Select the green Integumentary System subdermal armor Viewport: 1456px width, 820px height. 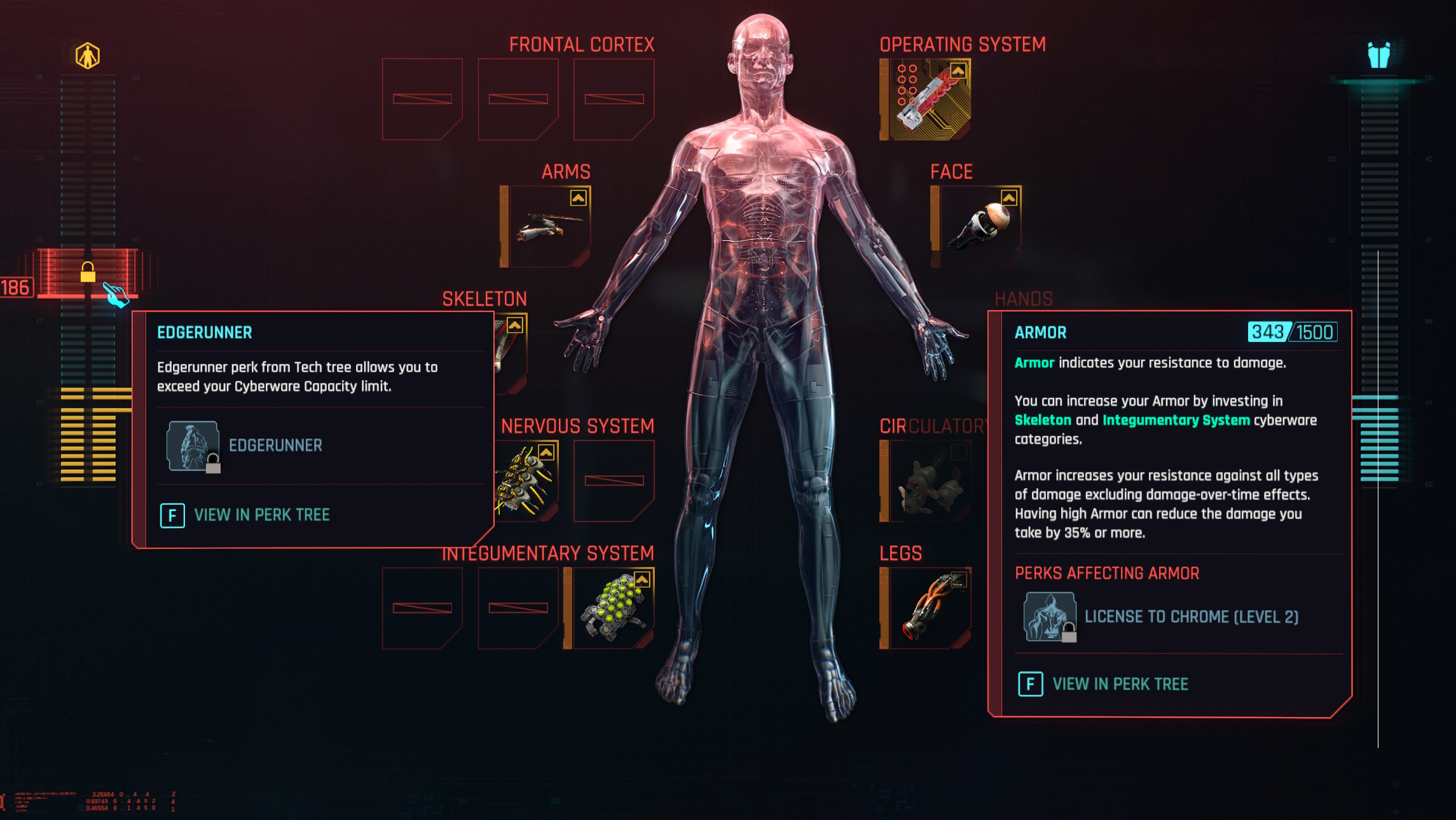tap(614, 607)
